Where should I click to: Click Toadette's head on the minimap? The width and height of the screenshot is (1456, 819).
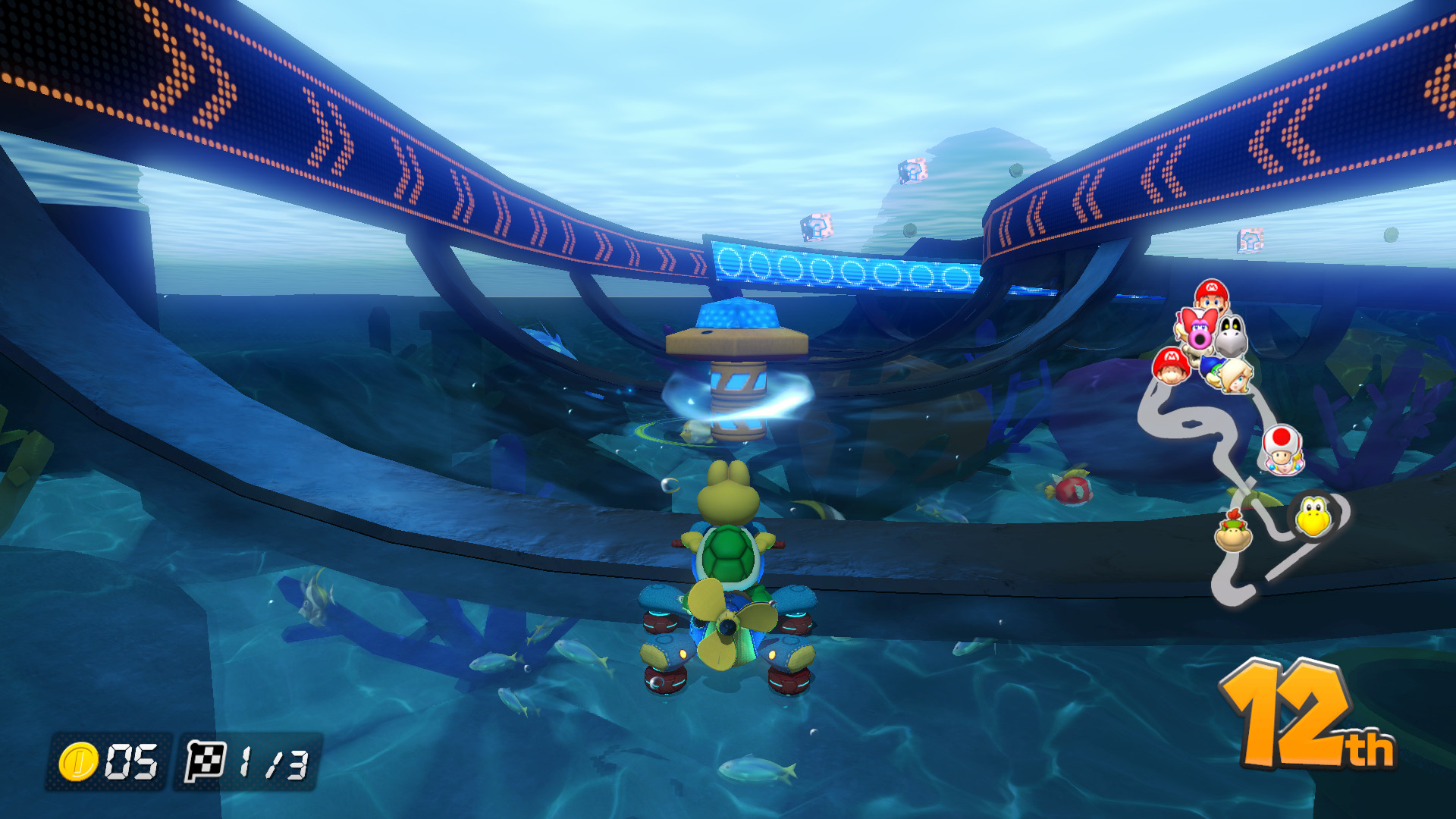point(1282,450)
